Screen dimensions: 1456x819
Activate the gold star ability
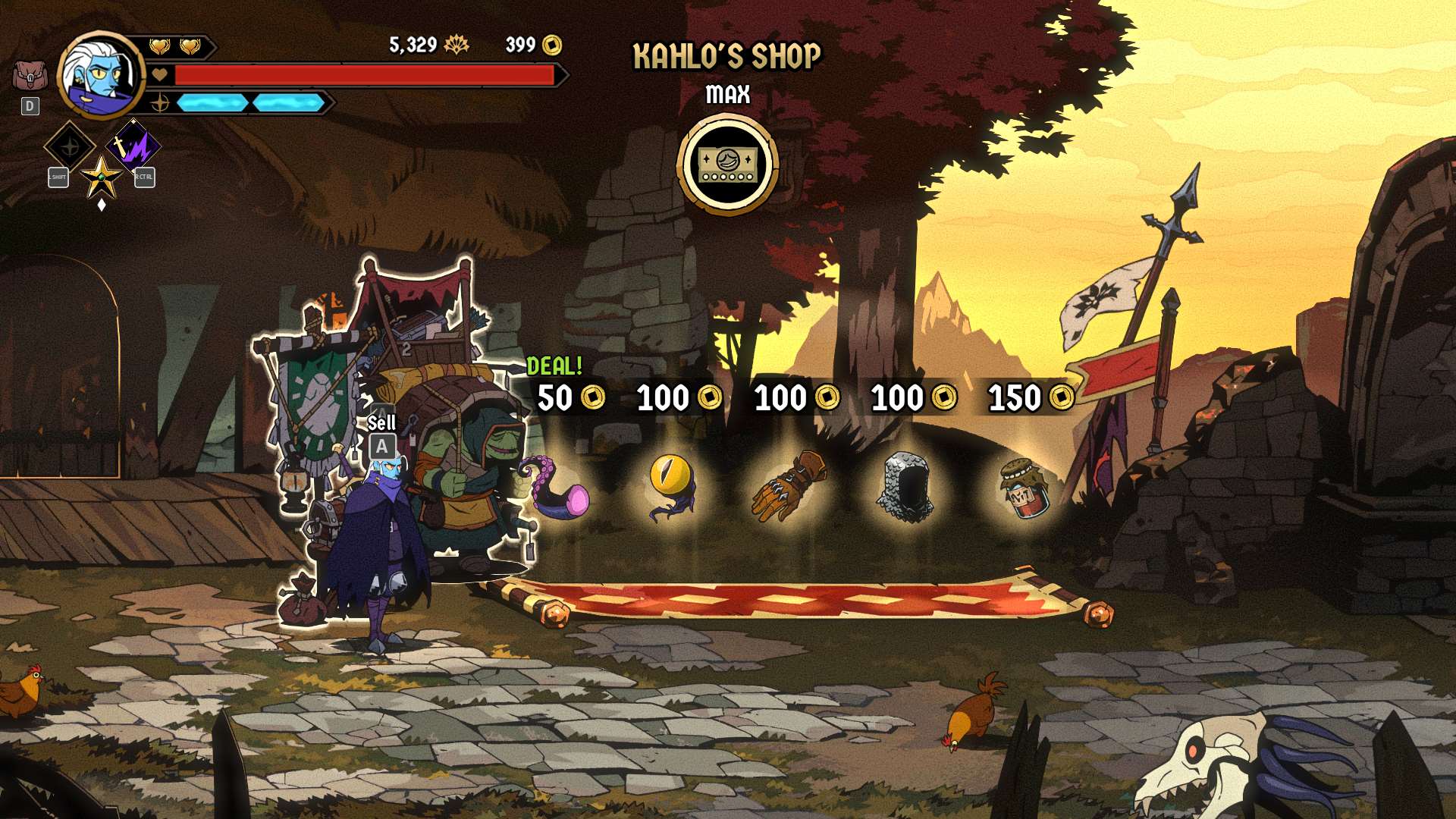pos(101,177)
